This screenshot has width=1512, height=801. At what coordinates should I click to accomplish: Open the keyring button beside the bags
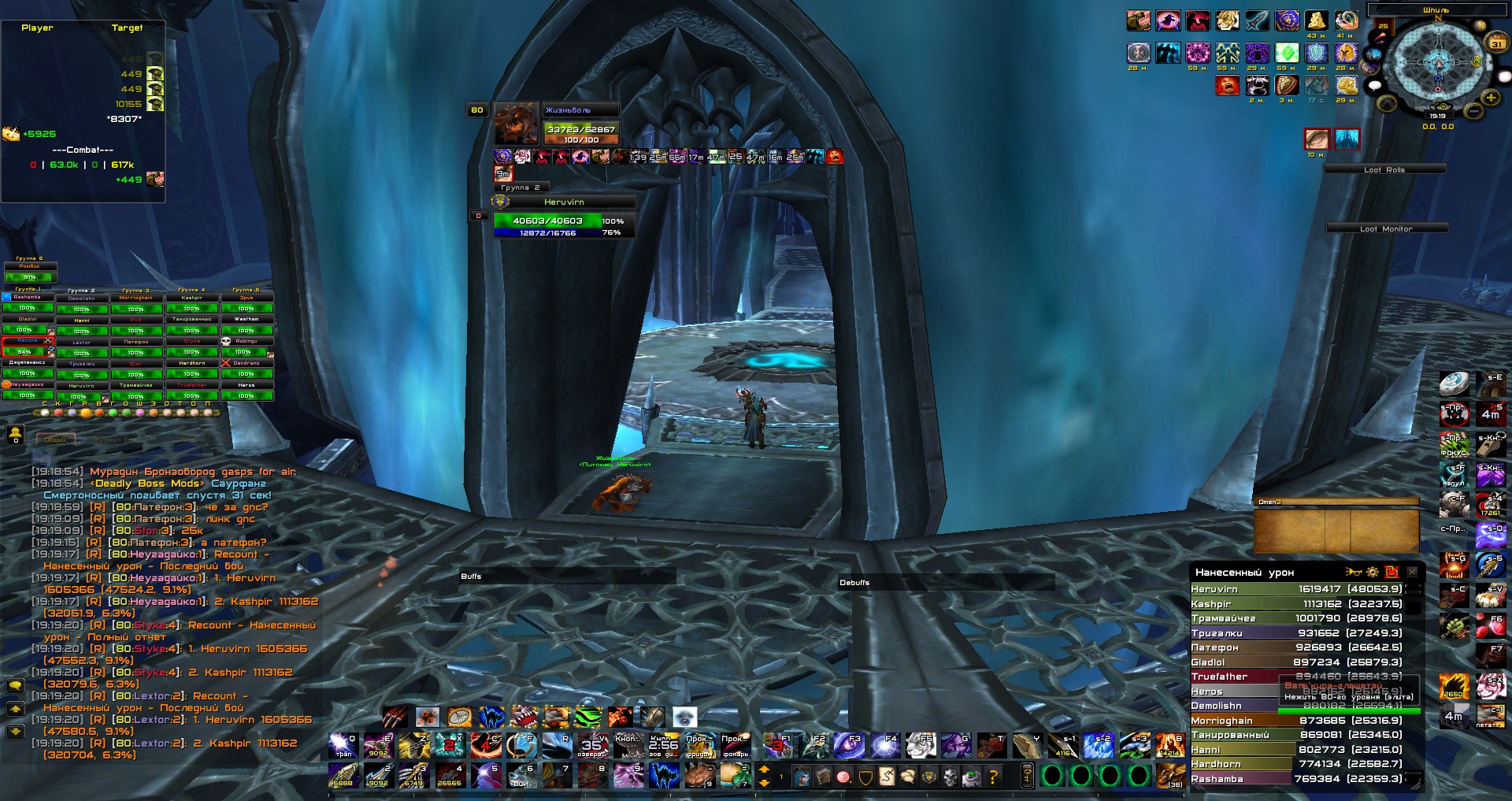click(1027, 776)
